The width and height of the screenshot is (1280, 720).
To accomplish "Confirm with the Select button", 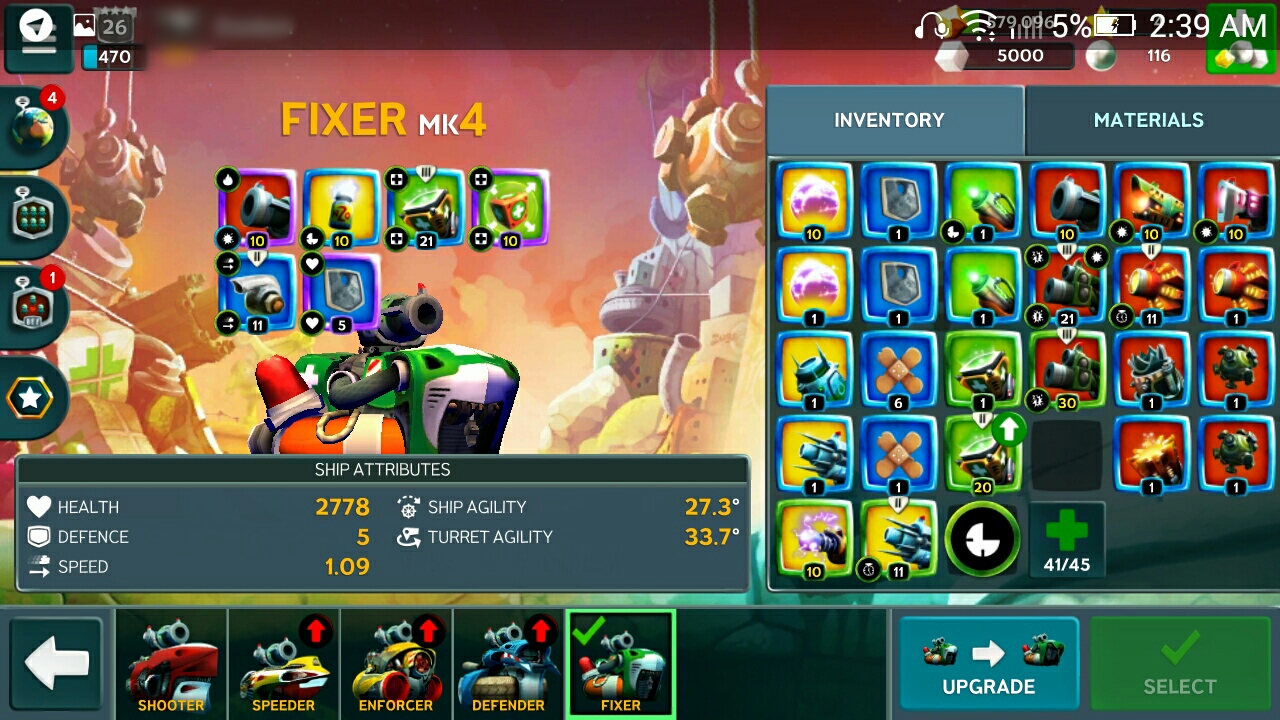I will [1180, 664].
